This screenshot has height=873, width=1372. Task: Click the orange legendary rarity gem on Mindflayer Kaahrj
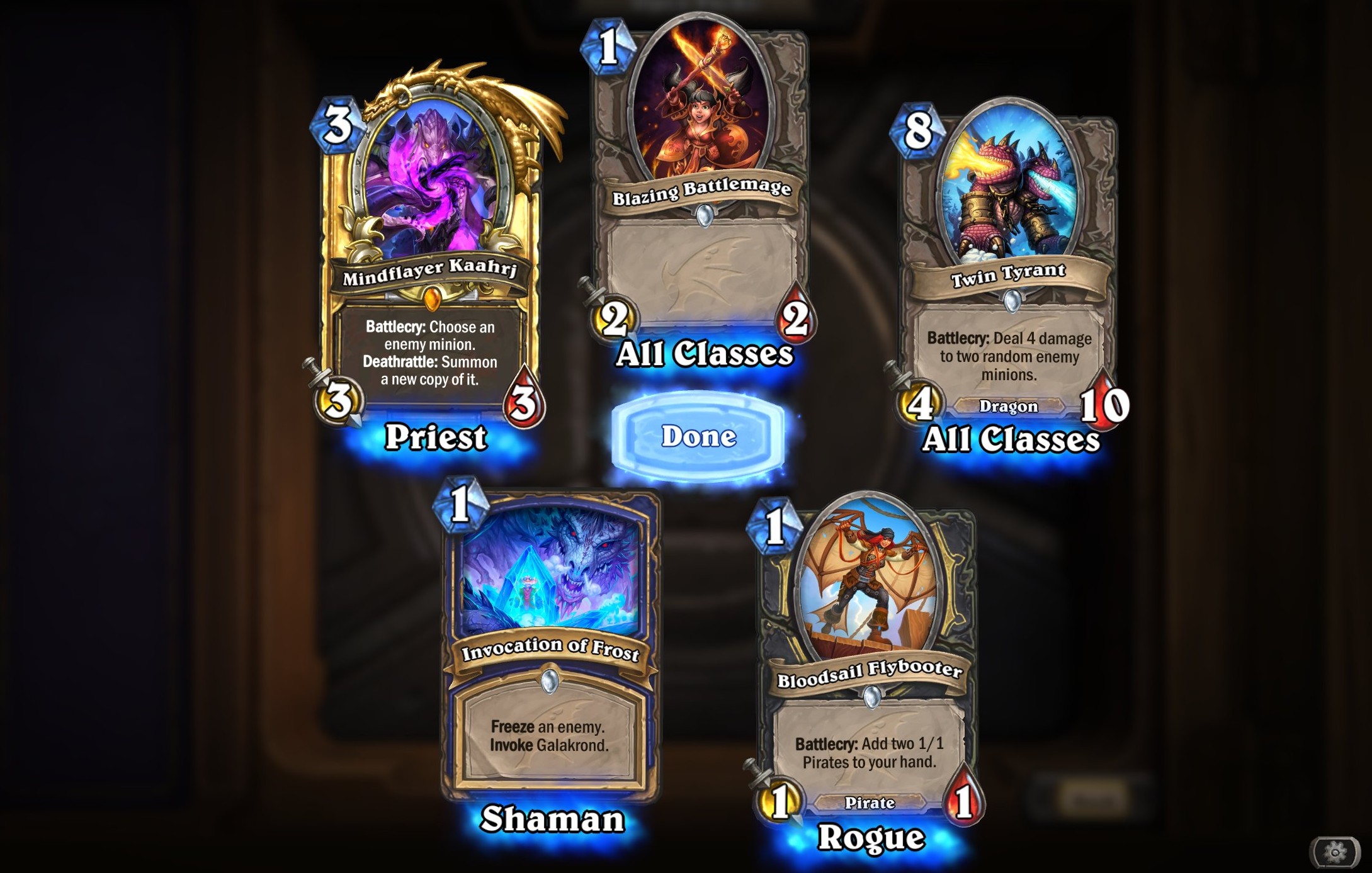pos(431,300)
